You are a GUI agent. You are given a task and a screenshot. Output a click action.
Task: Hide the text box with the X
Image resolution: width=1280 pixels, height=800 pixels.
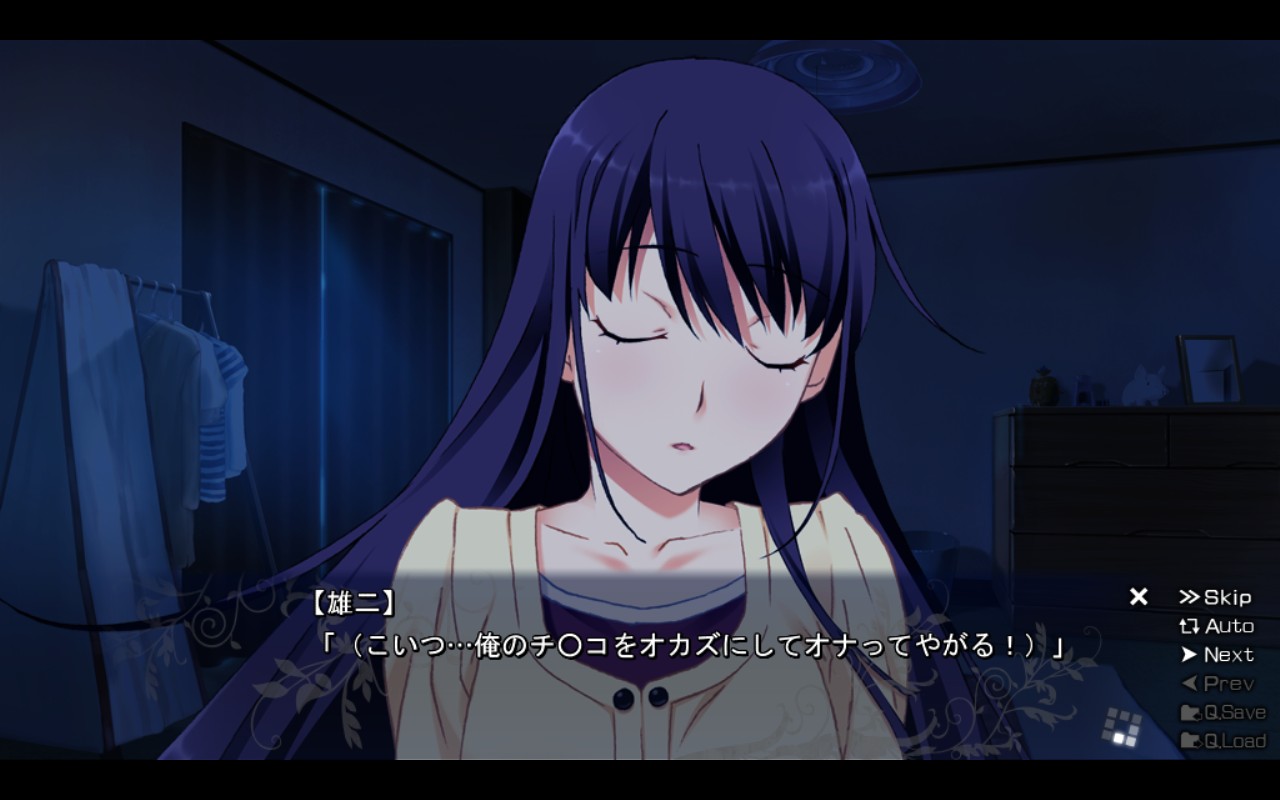pyautogui.click(x=1138, y=597)
